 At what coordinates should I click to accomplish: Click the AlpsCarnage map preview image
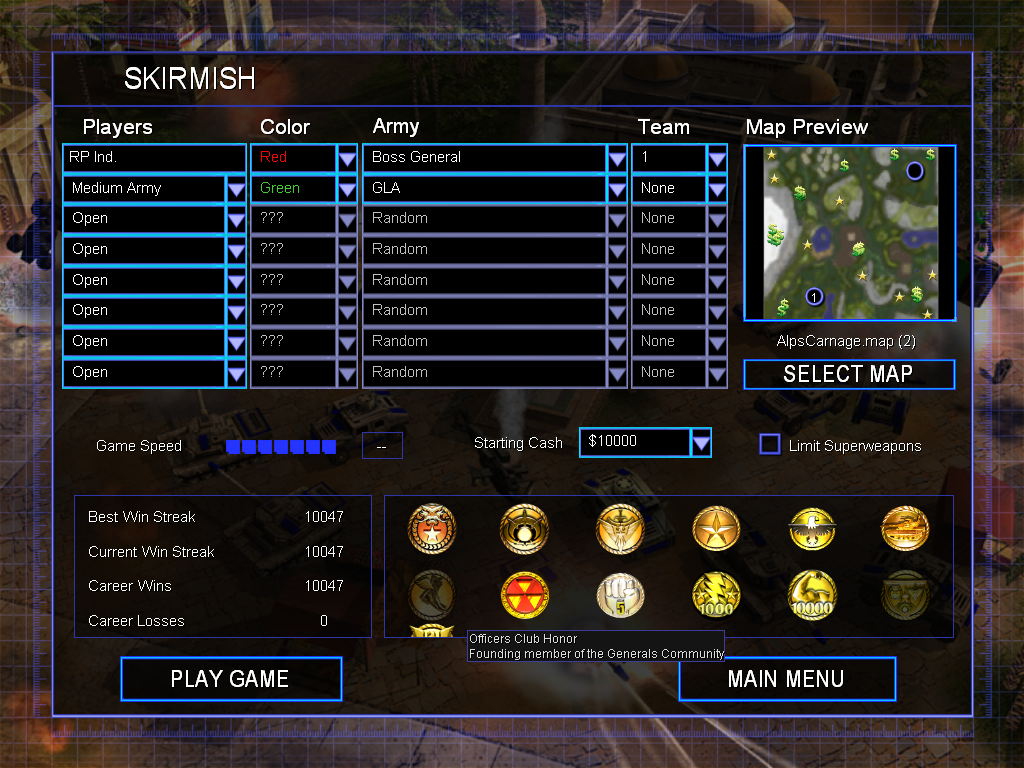pyautogui.click(x=850, y=232)
